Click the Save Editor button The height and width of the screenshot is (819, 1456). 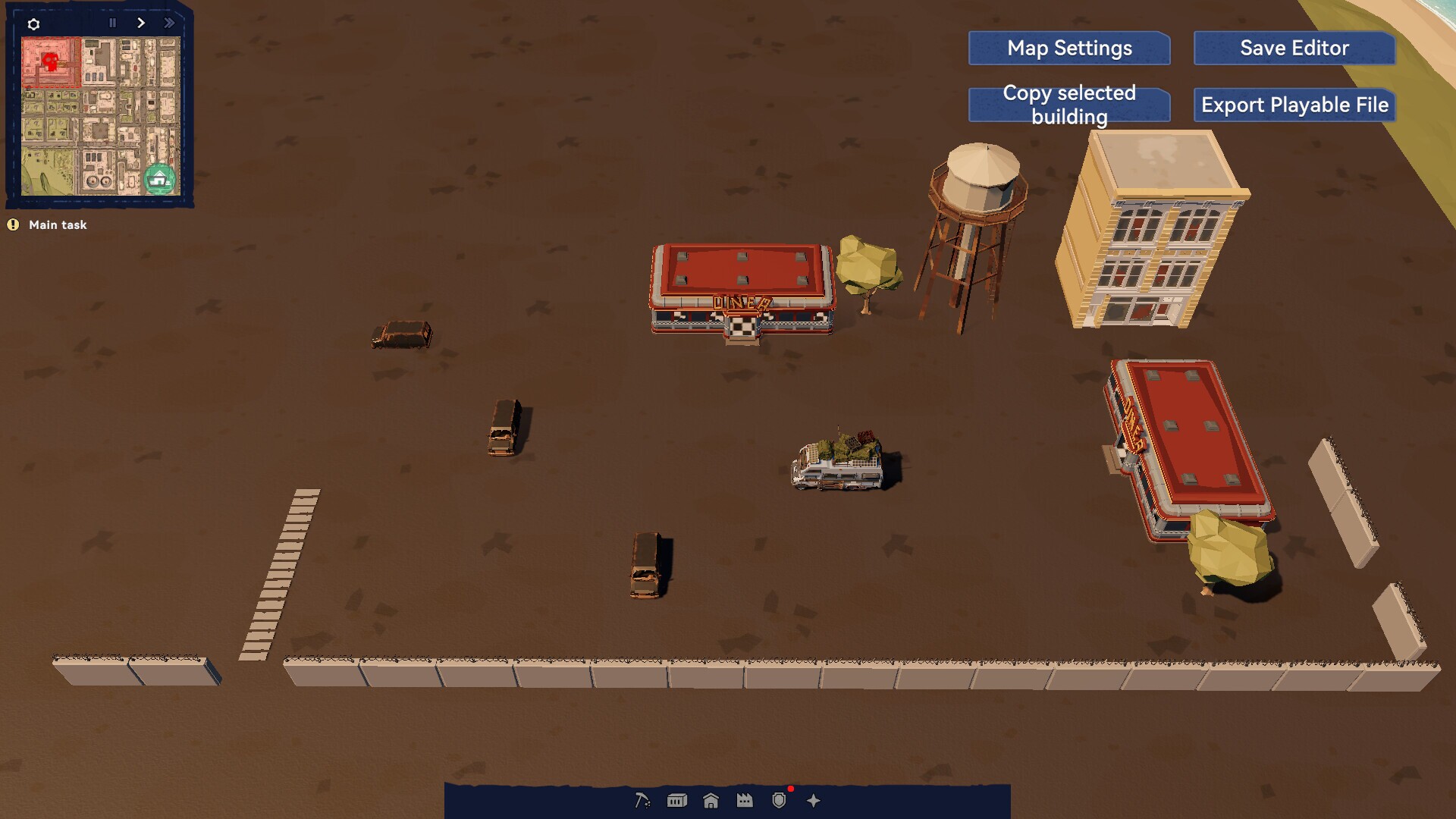(1294, 49)
